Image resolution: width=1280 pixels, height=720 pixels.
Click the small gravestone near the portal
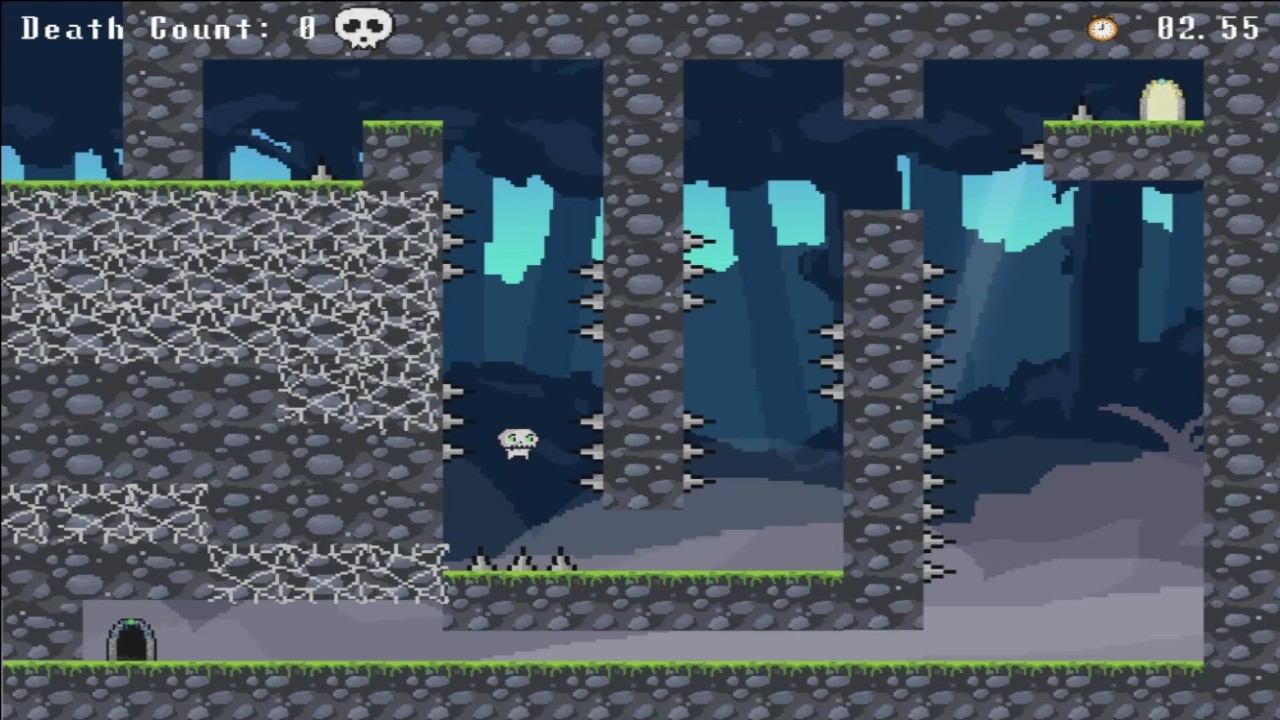click(x=1082, y=110)
